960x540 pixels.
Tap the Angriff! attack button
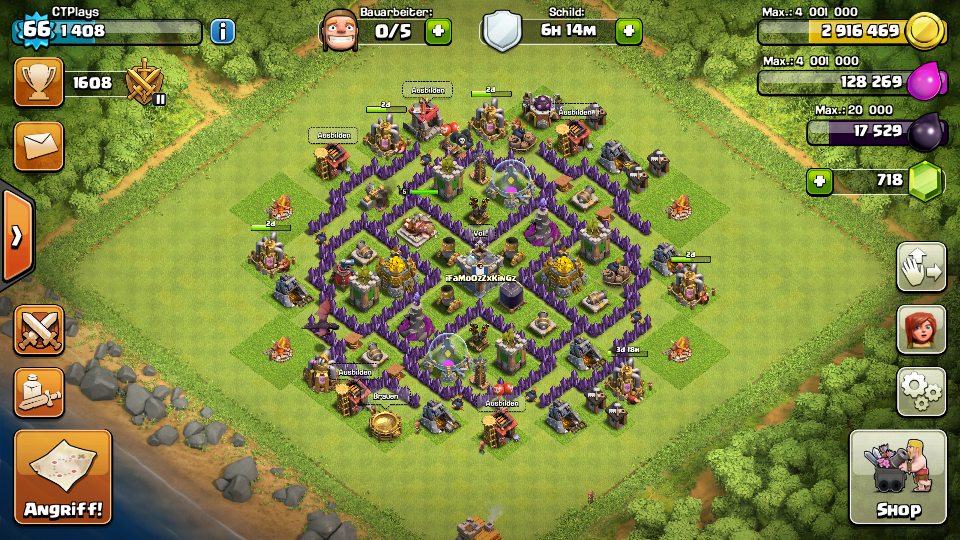(62, 477)
